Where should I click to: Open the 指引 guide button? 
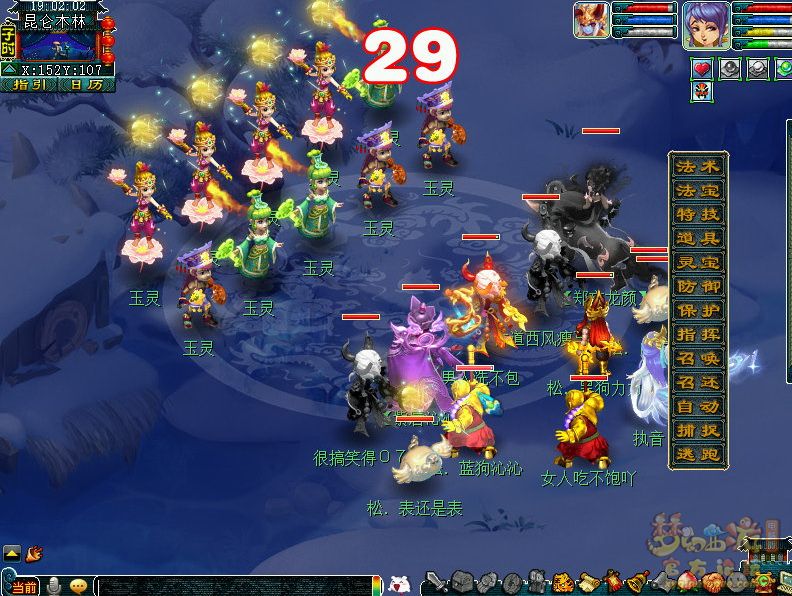click(x=30, y=85)
